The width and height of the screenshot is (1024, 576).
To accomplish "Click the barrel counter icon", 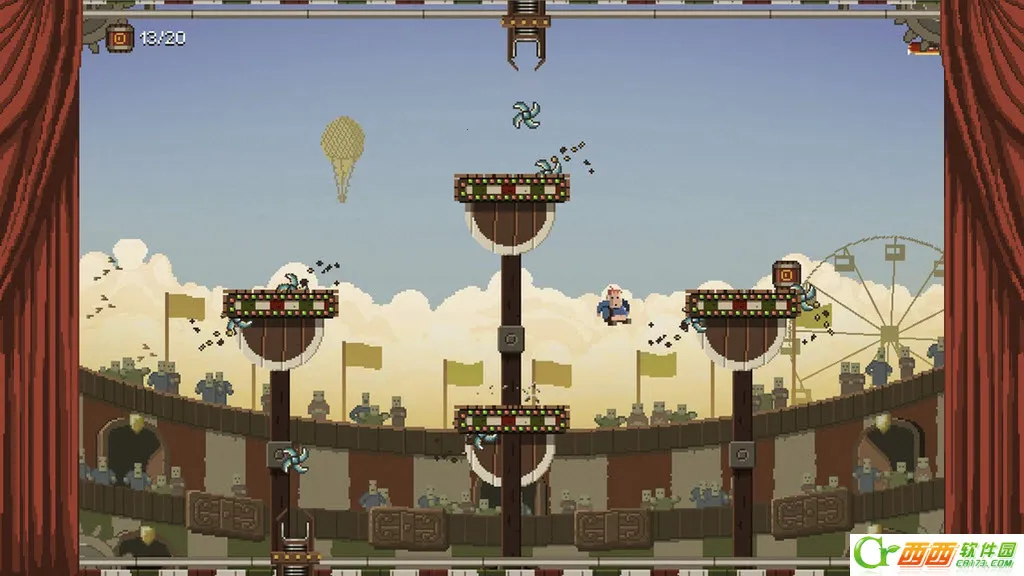I will [x=120, y=38].
